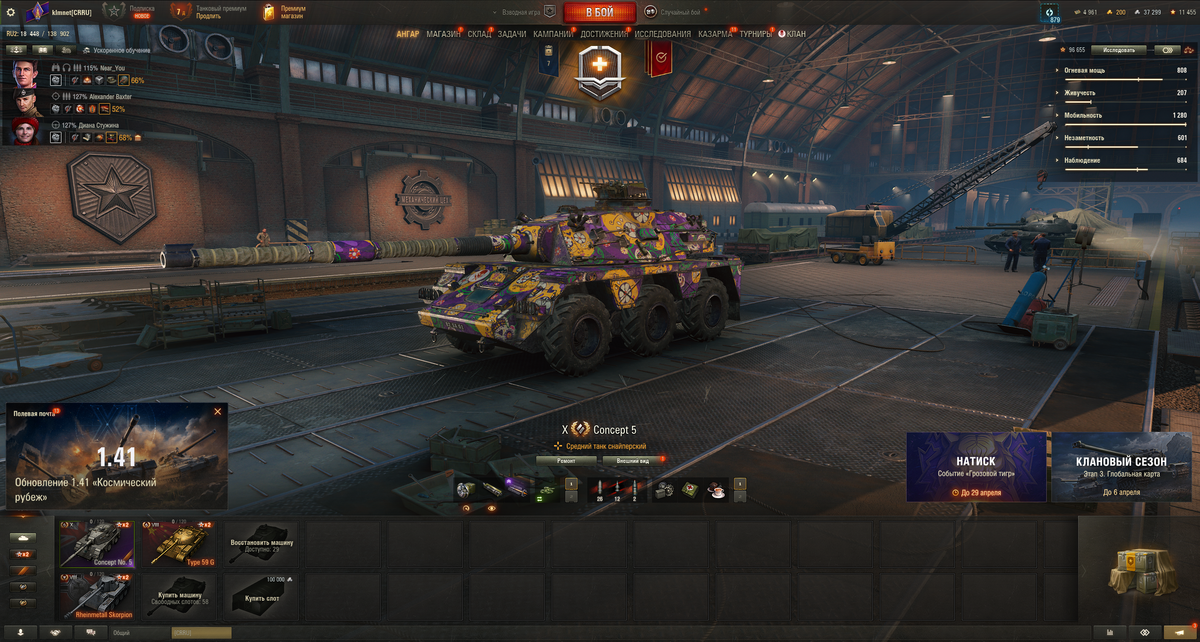
Task: Go to the ЗАДАЧИ tab
Action: [511, 34]
